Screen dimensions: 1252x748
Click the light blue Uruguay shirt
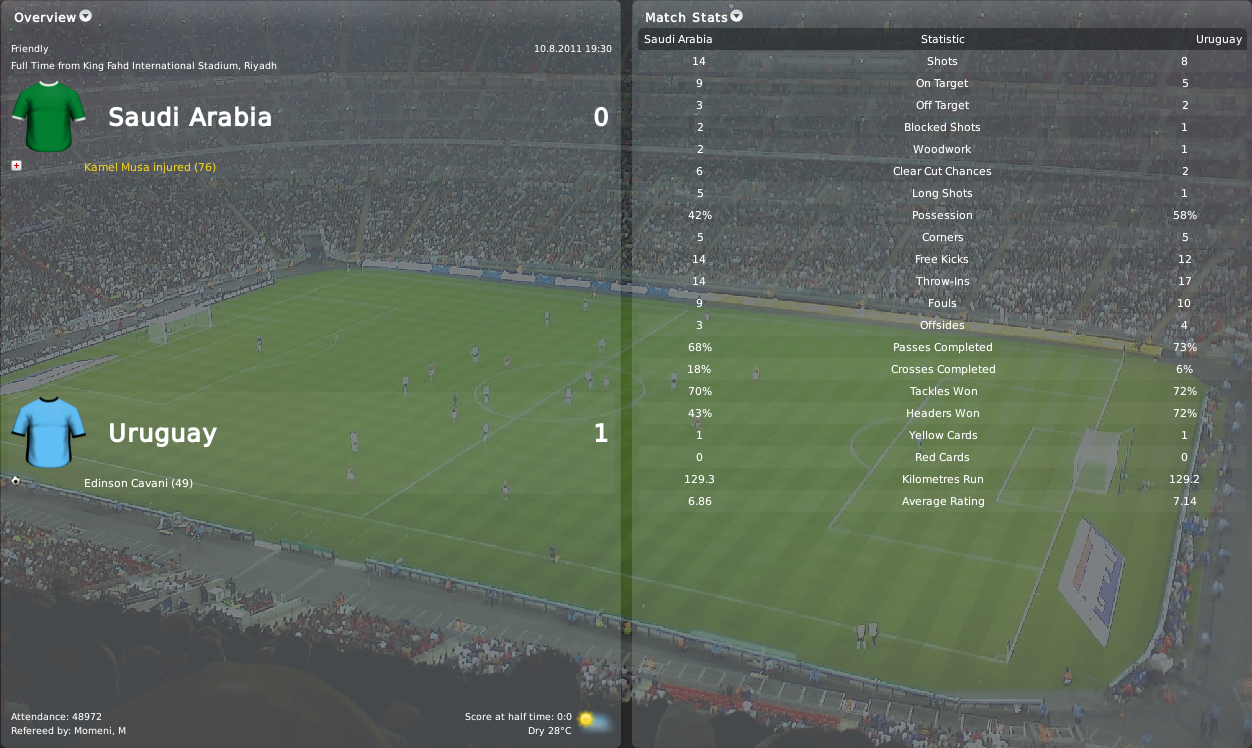tap(48, 433)
